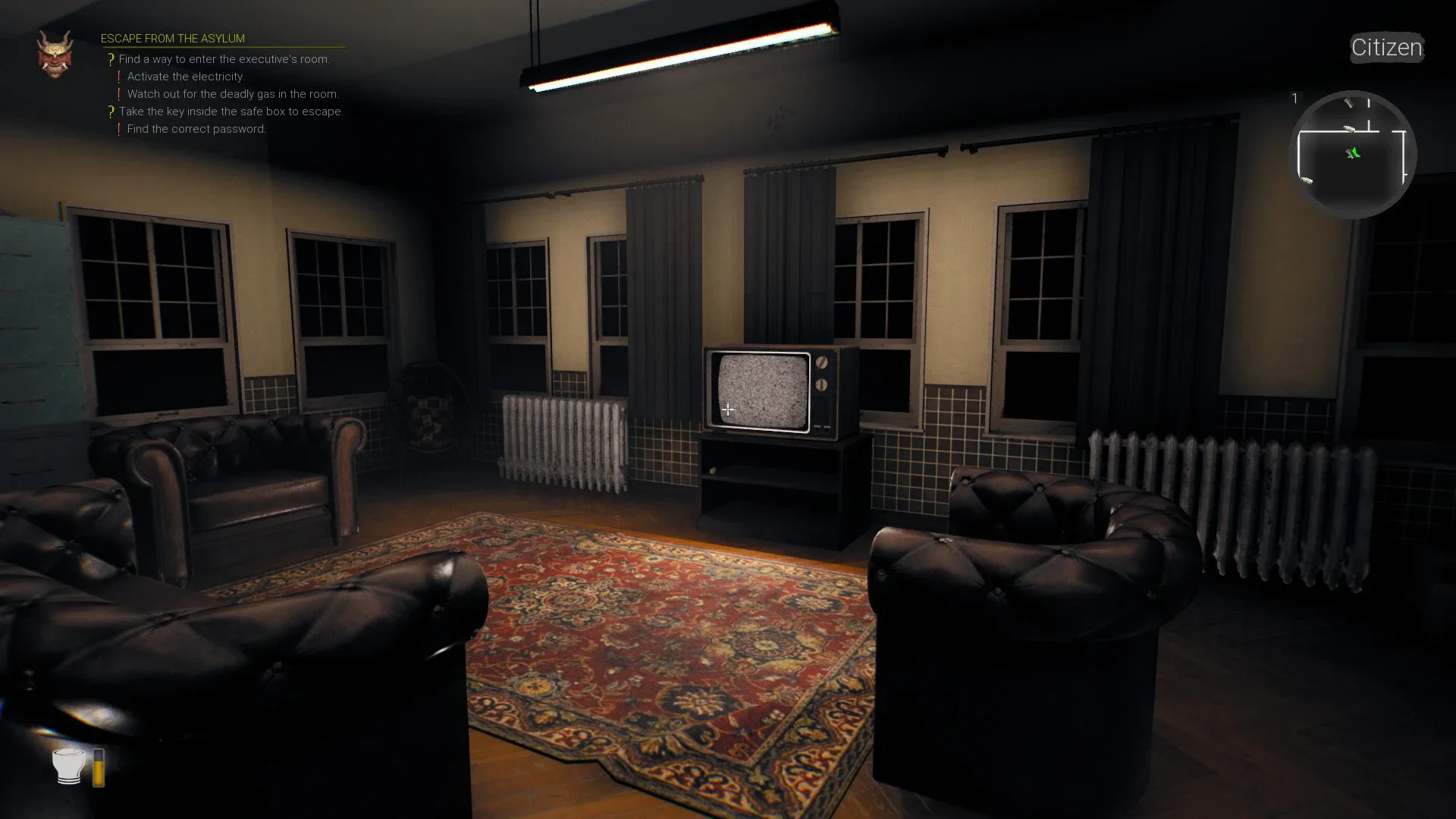The image size is (1456, 819).
Task: Click the static TV screen
Action: point(762,388)
